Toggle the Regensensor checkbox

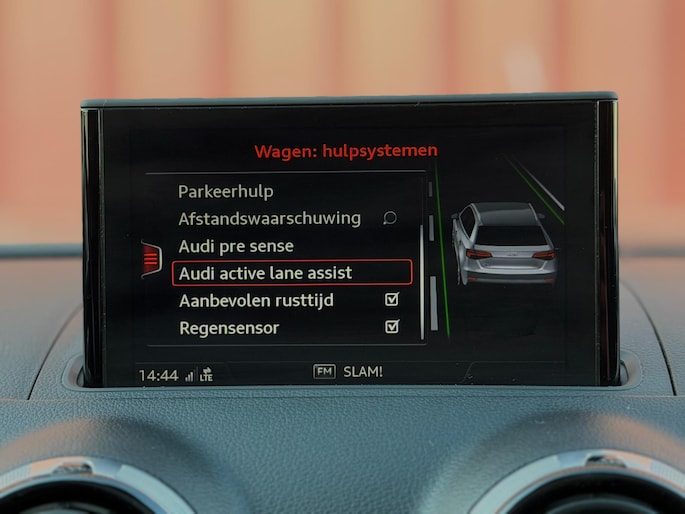pyautogui.click(x=392, y=326)
